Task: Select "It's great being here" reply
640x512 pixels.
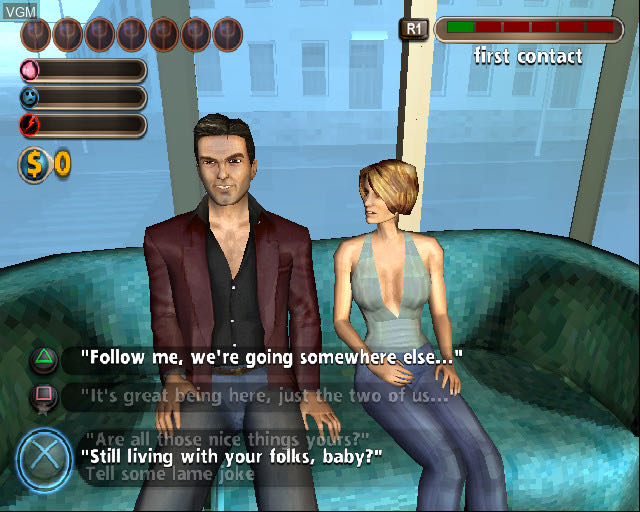Action: point(264,395)
